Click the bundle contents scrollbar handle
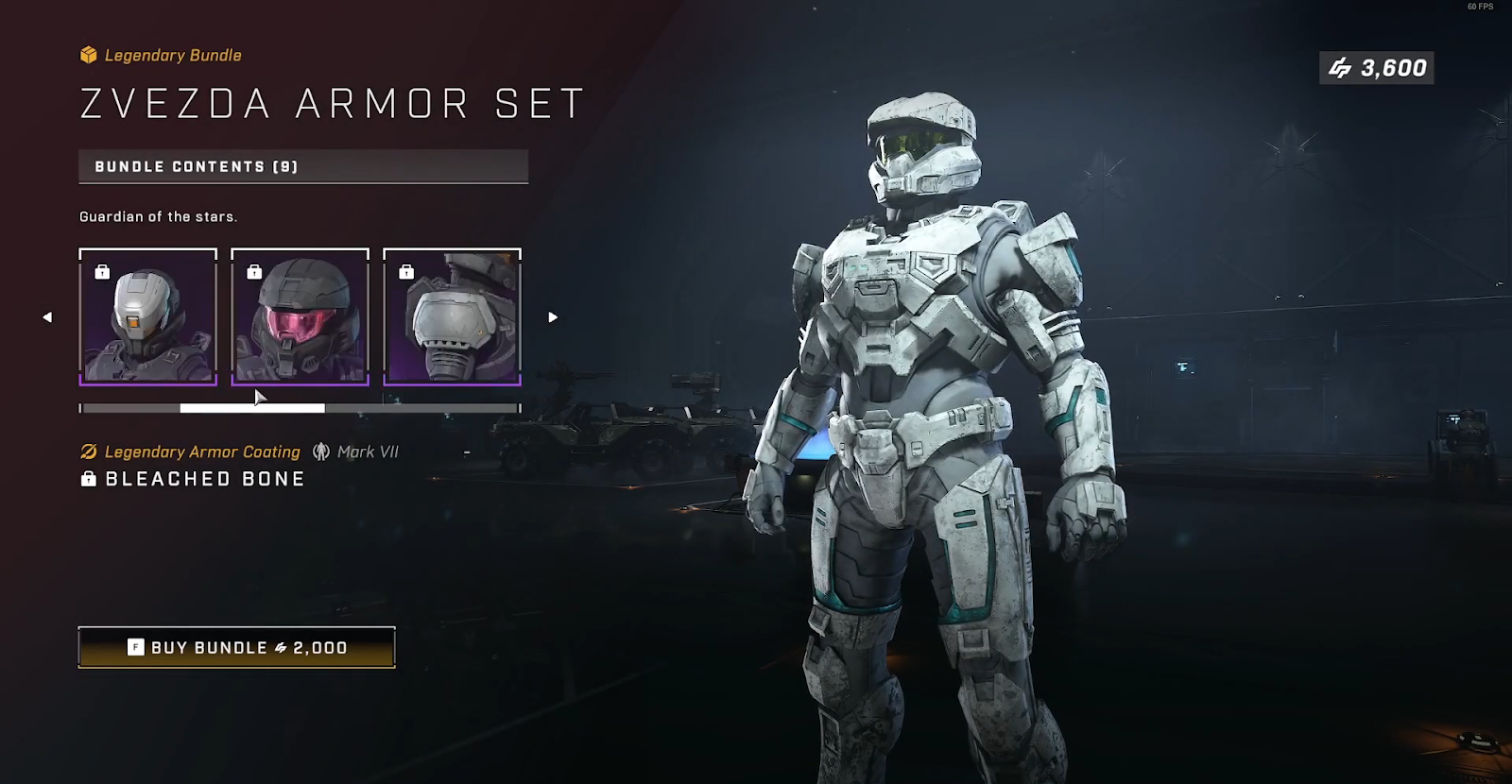 point(252,408)
